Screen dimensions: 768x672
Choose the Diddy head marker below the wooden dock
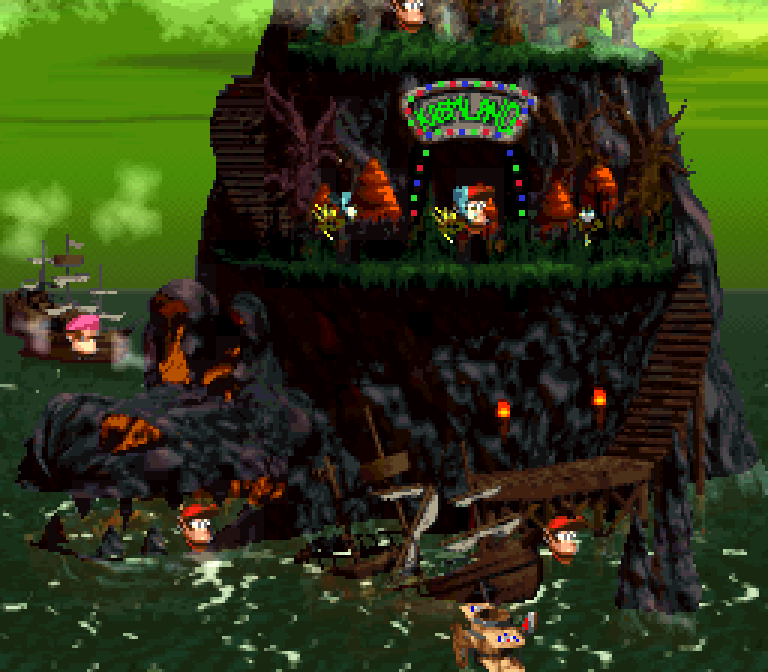tap(564, 538)
